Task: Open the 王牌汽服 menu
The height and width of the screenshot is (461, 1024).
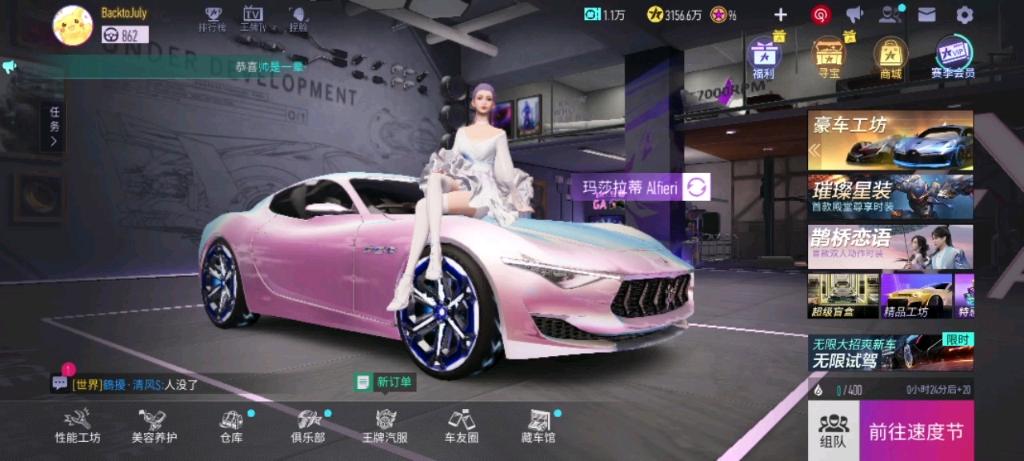Action: pos(386,425)
